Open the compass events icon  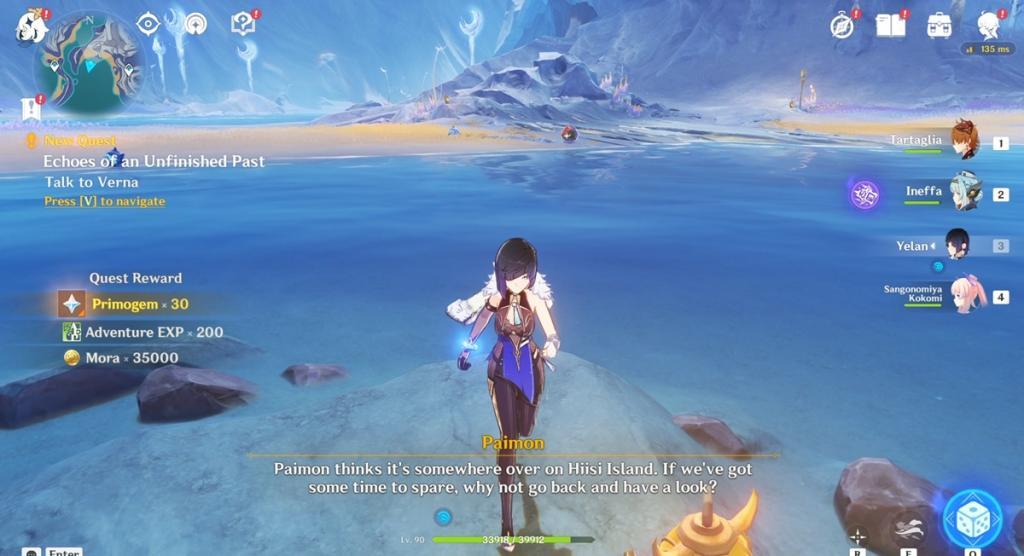[x=843, y=26]
